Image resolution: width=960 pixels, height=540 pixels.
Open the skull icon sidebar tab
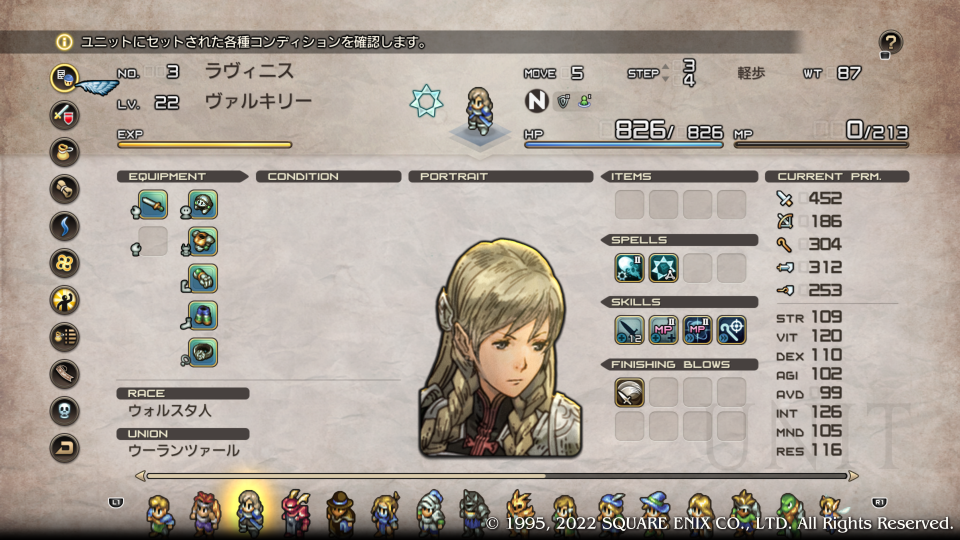(x=65, y=411)
